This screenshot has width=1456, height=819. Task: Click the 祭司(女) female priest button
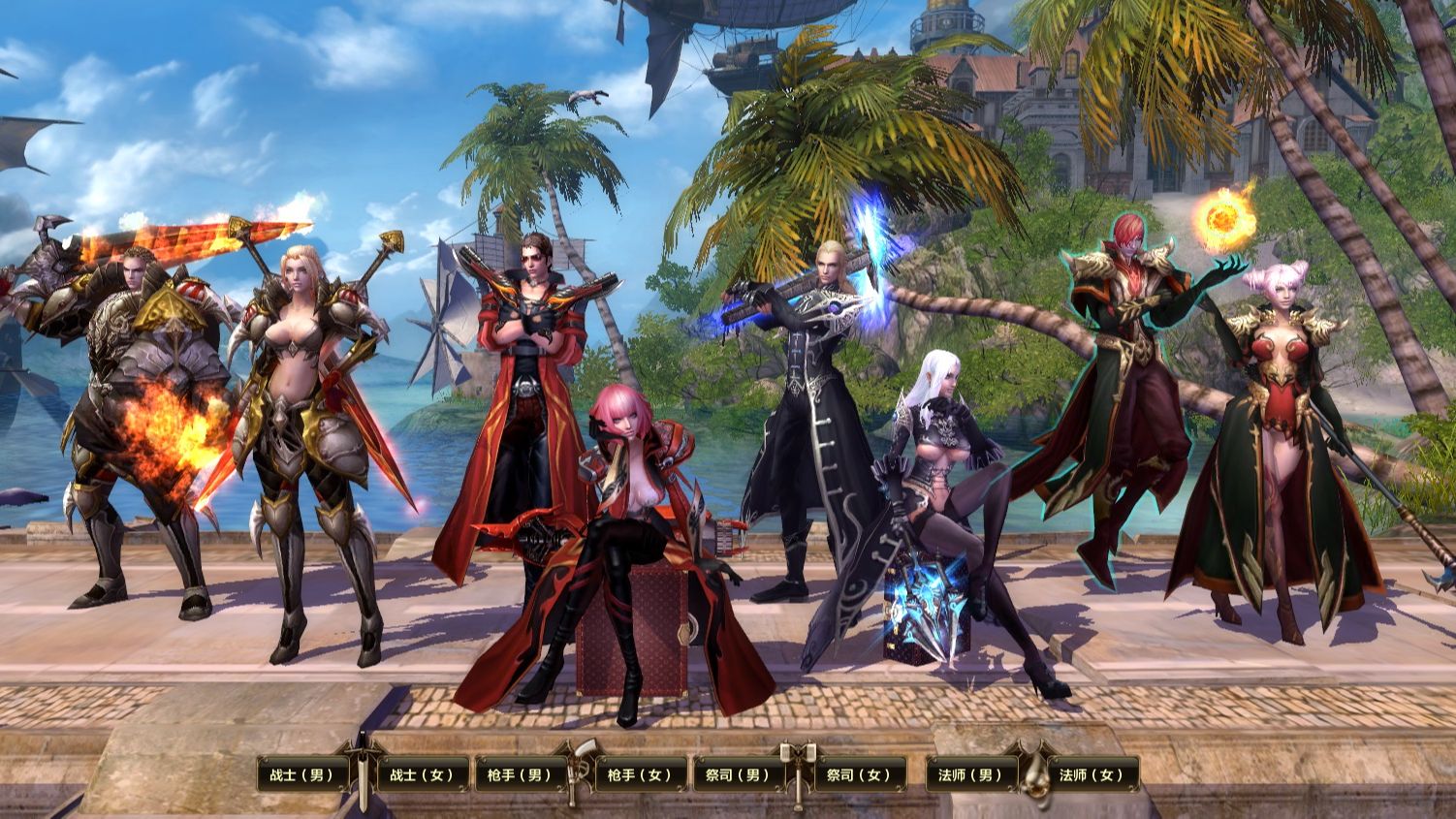coord(859,774)
